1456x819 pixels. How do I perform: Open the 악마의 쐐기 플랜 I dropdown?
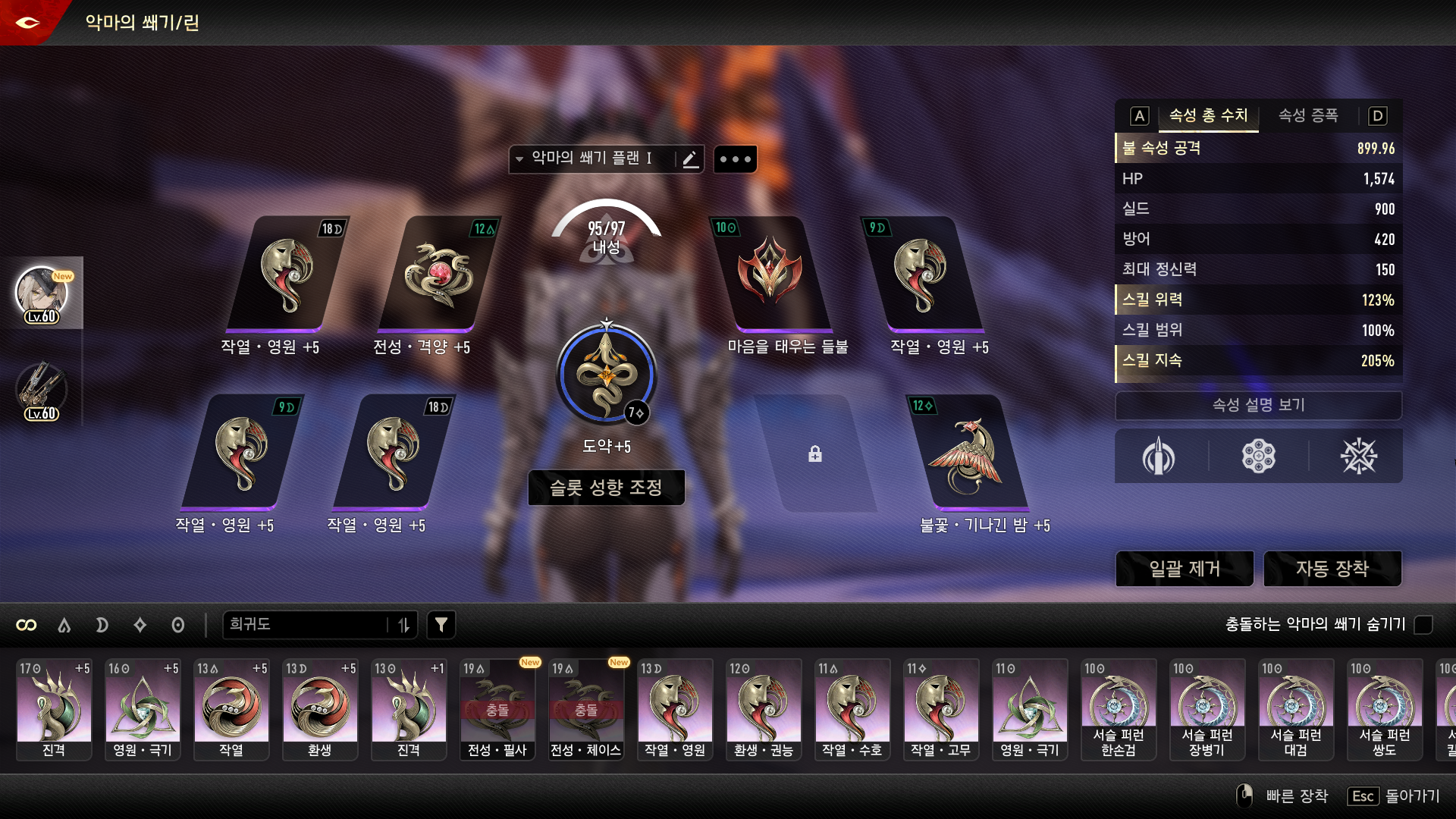pos(584,159)
